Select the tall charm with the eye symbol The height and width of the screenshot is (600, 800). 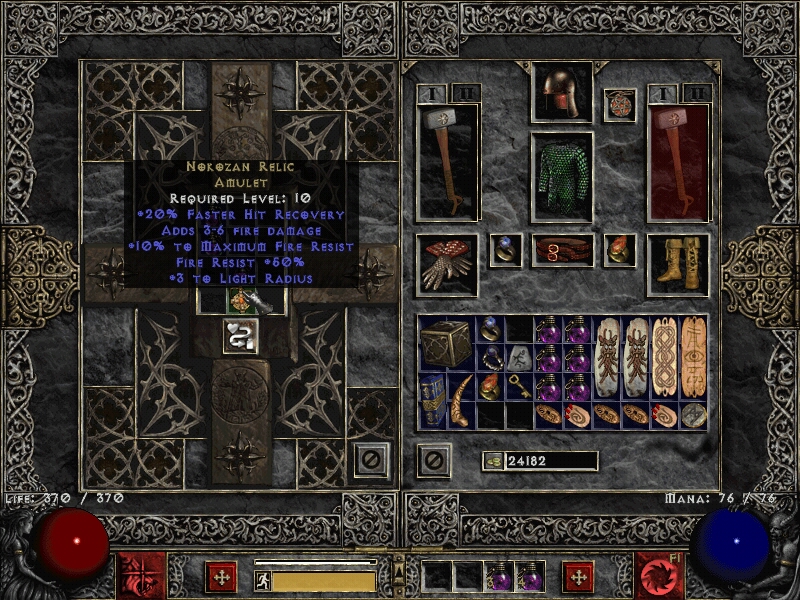[693, 357]
